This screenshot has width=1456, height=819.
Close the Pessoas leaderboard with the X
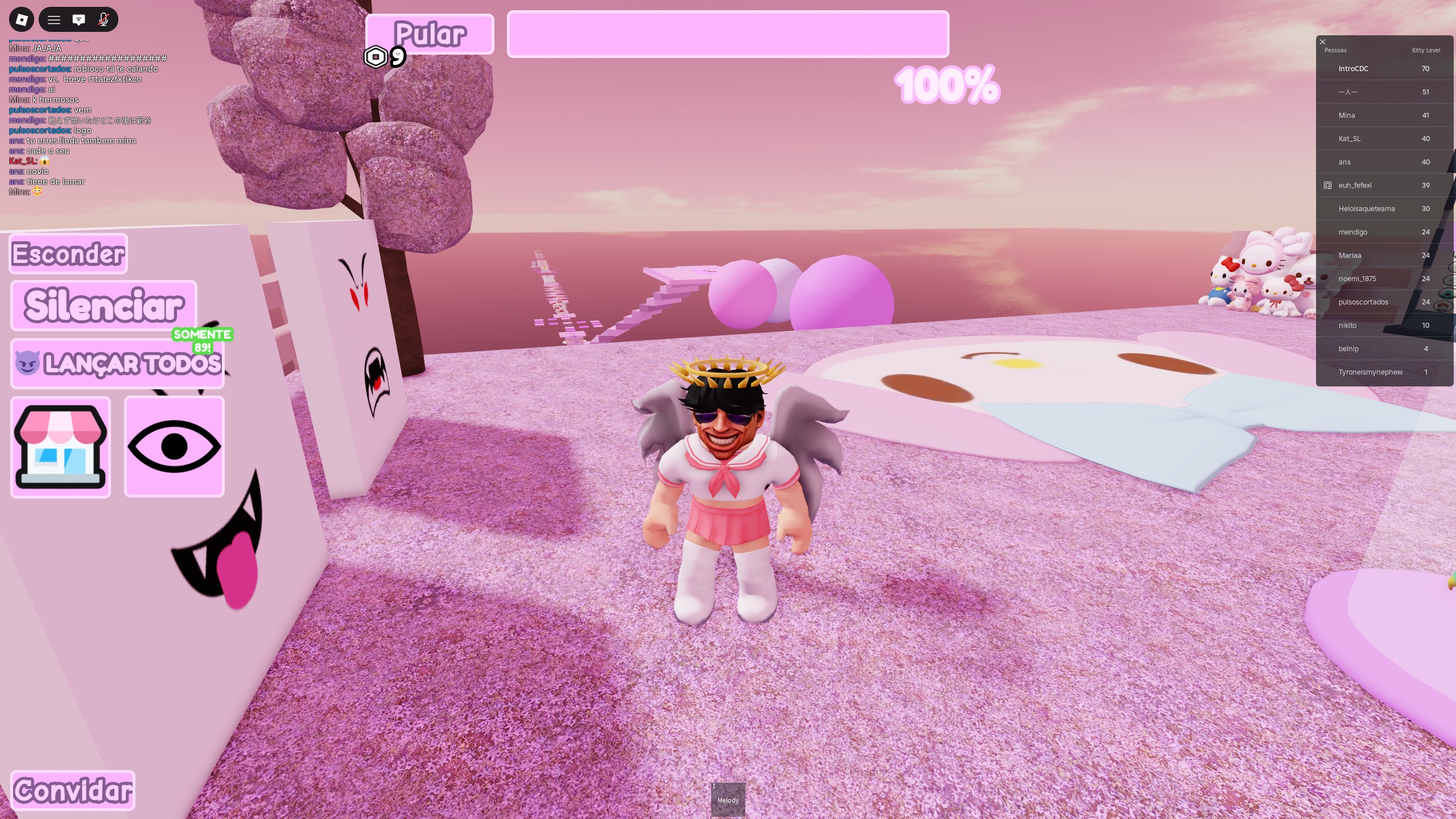click(1322, 42)
